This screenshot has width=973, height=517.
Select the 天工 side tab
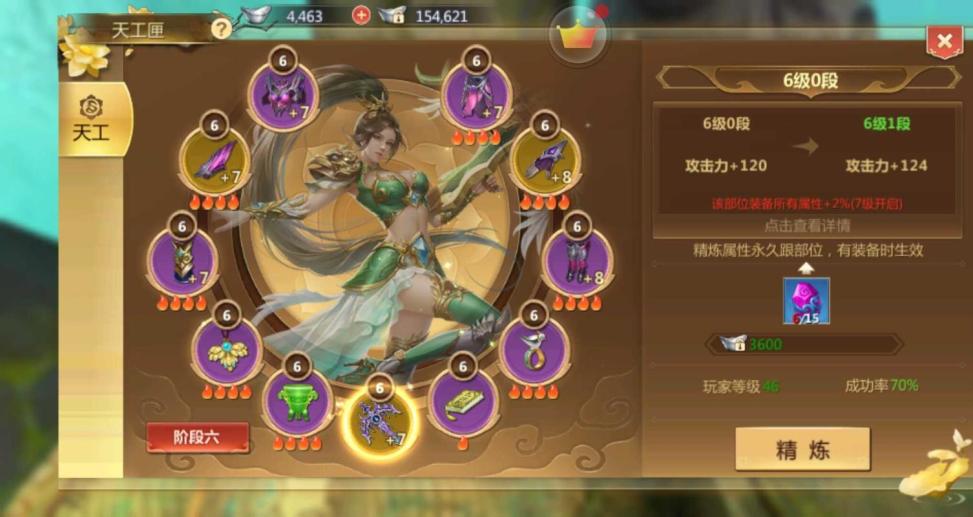(x=92, y=121)
